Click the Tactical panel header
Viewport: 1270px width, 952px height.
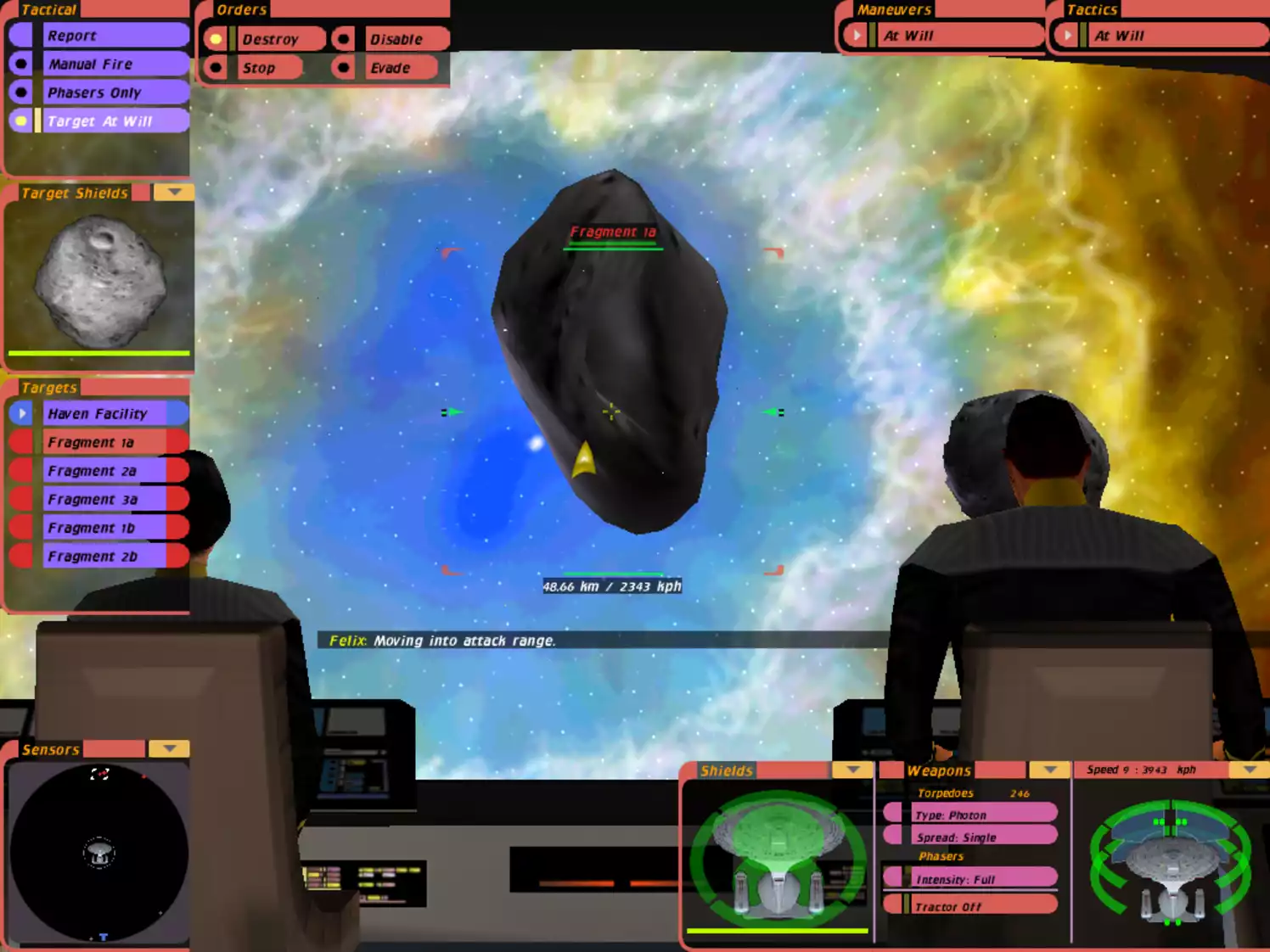(x=48, y=9)
